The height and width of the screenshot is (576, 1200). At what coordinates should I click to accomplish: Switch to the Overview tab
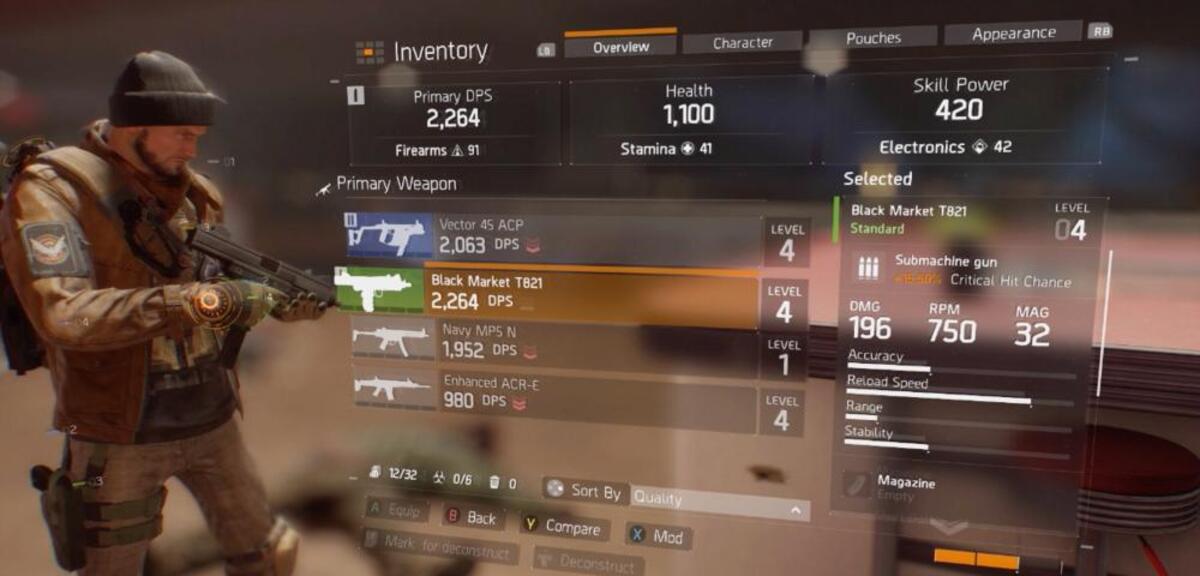pos(620,46)
